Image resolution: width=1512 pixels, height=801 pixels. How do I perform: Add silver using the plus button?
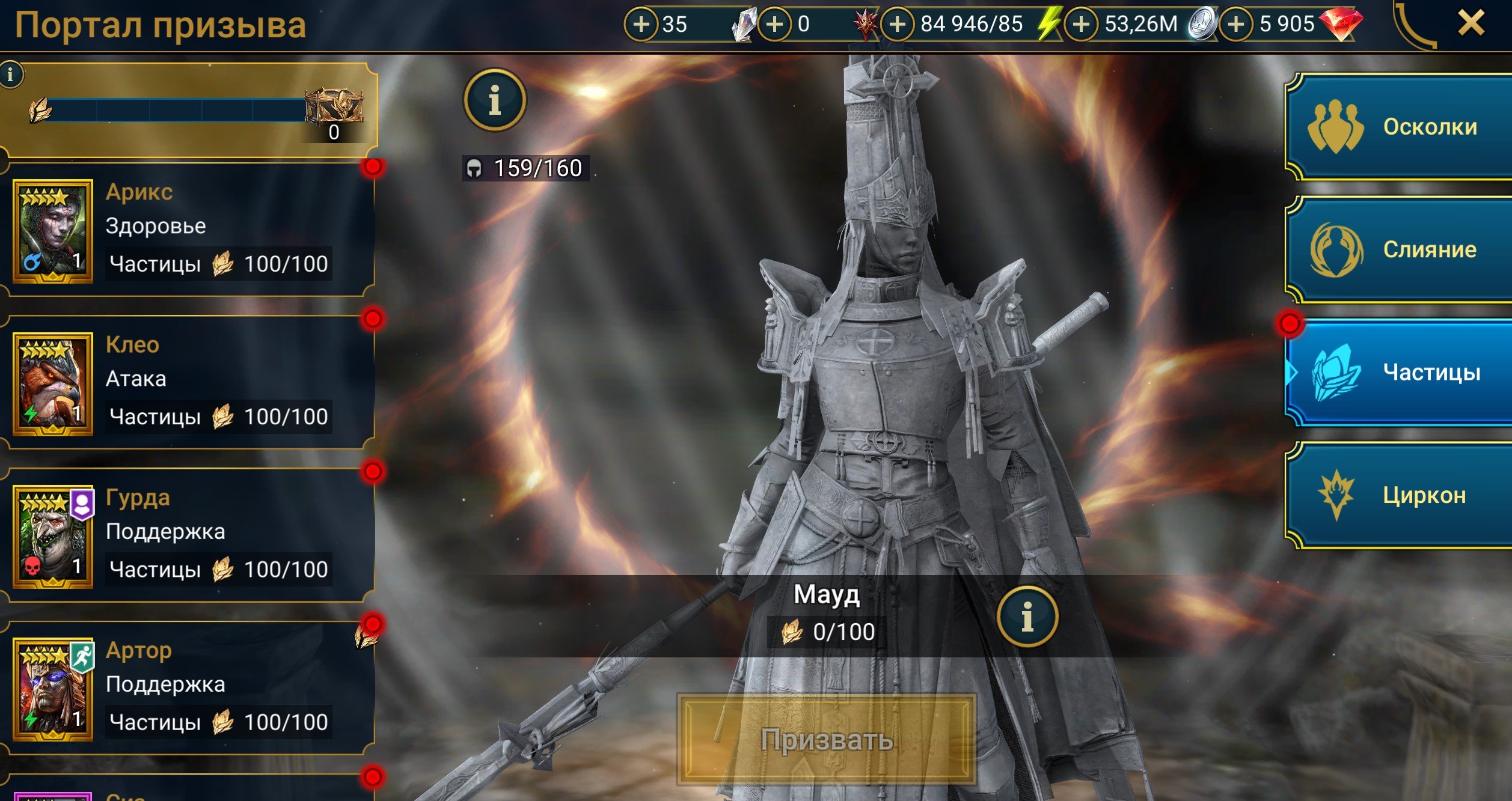[1081, 24]
